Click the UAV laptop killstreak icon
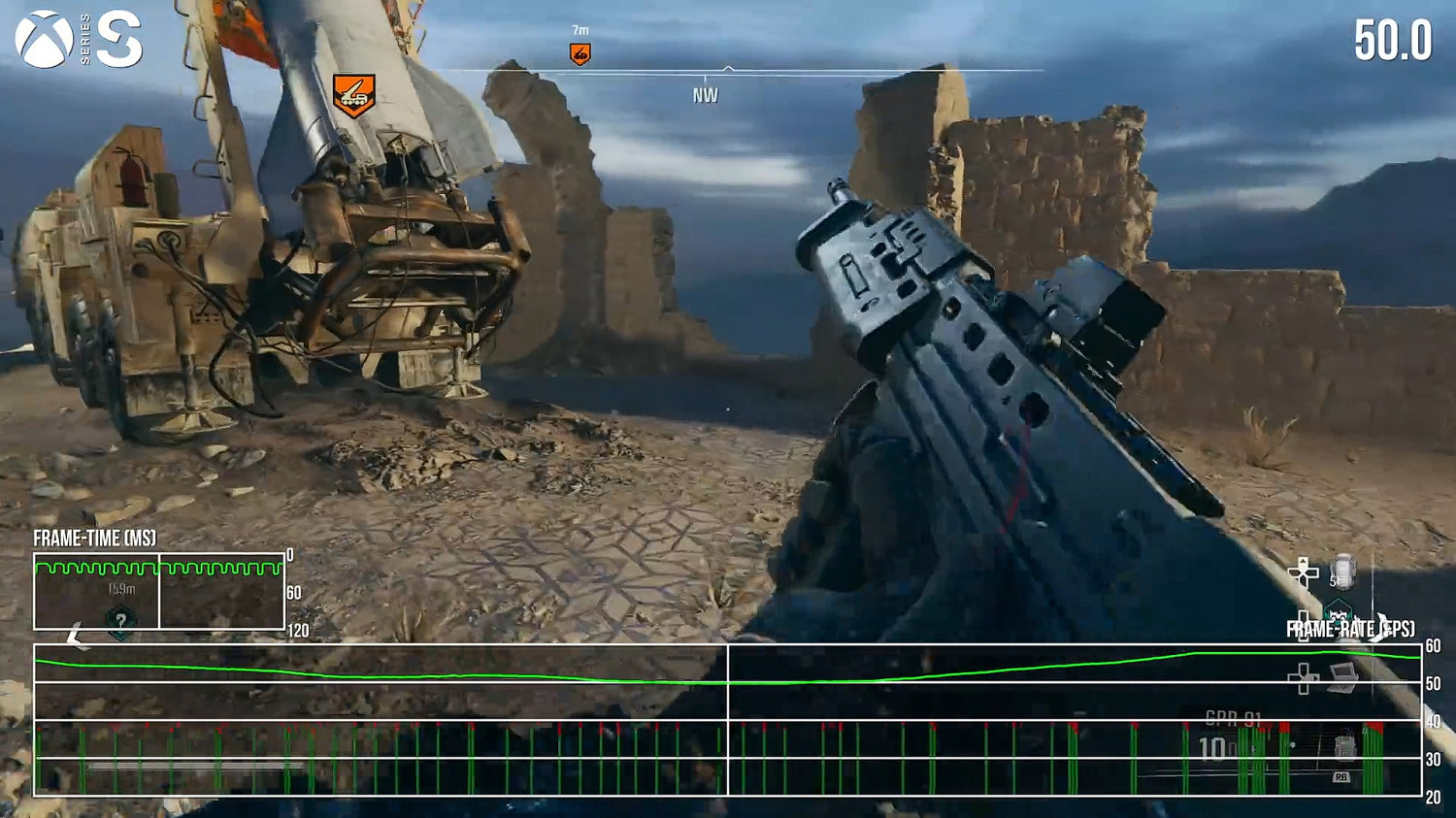 pyautogui.click(x=1342, y=676)
